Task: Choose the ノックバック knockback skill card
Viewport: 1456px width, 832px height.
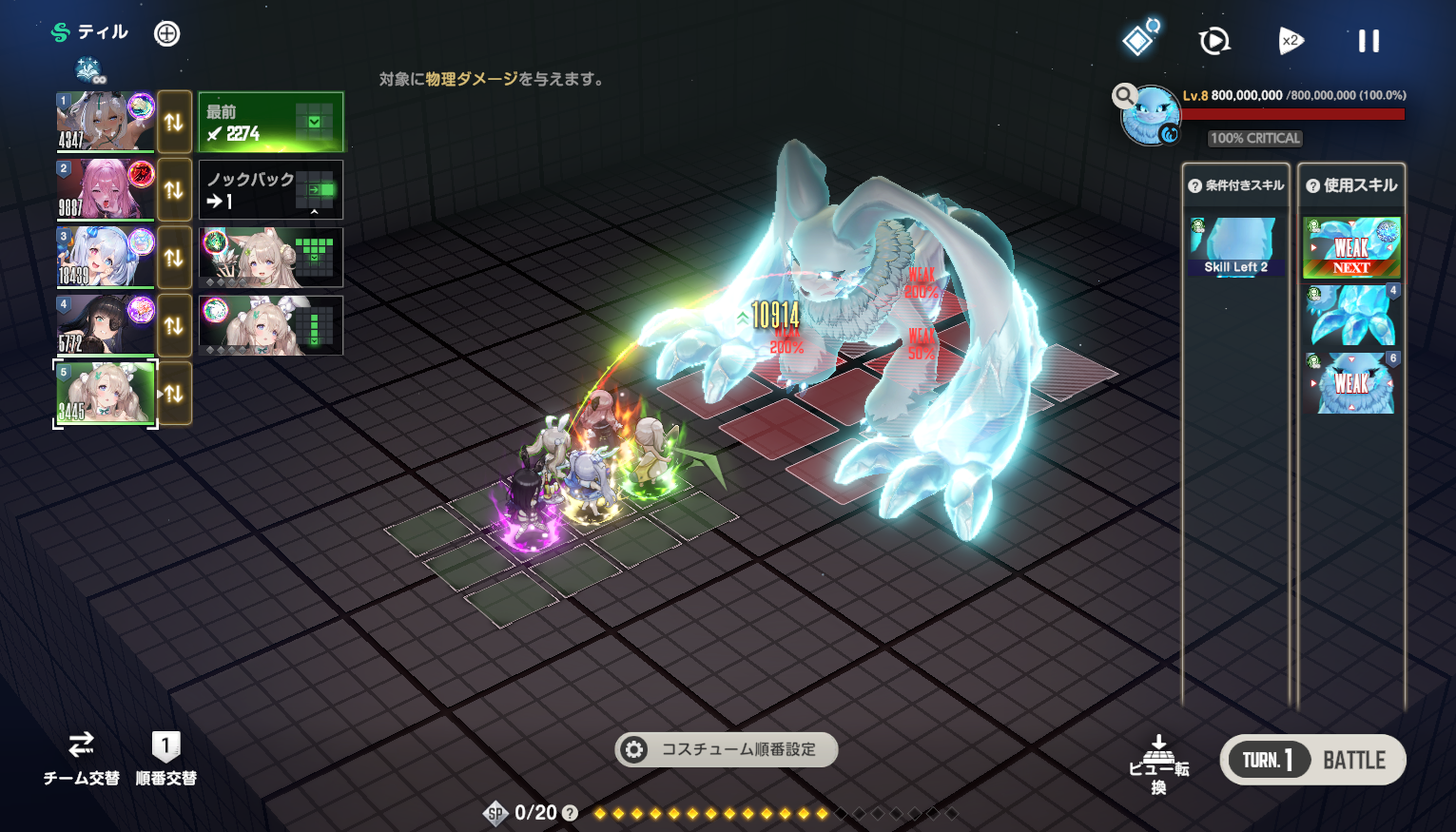Action: [x=271, y=190]
